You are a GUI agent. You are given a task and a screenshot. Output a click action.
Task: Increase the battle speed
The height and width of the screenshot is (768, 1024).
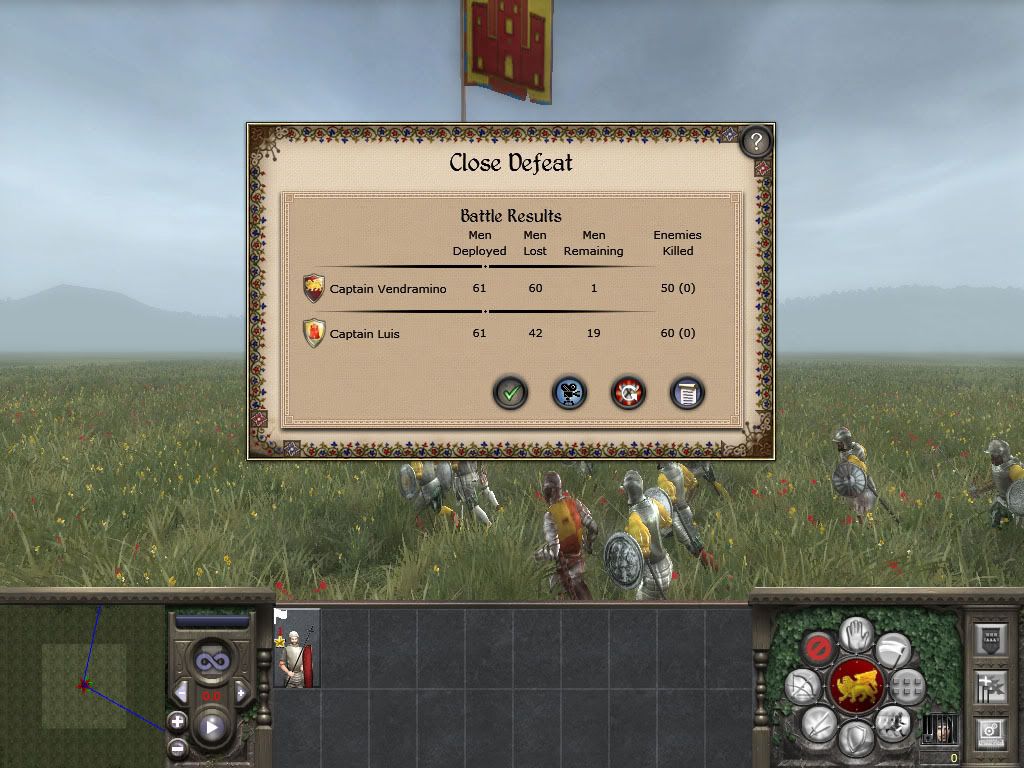pos(241,693)
